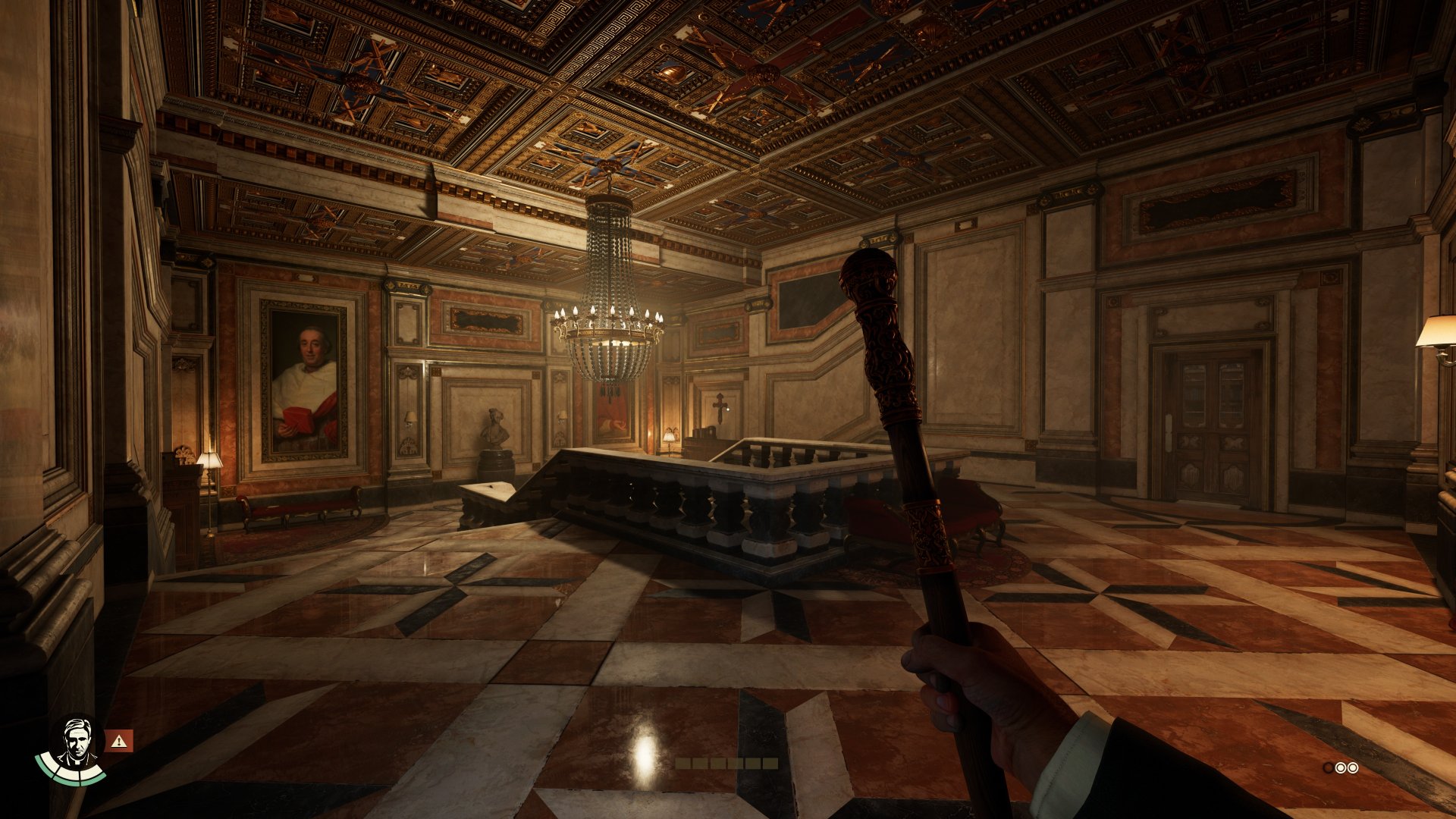The height and width of the screenshot is (819, 1456).
Task: Click the red warning triangle icon
Action: pyautogui.click(x=118, y=741)
